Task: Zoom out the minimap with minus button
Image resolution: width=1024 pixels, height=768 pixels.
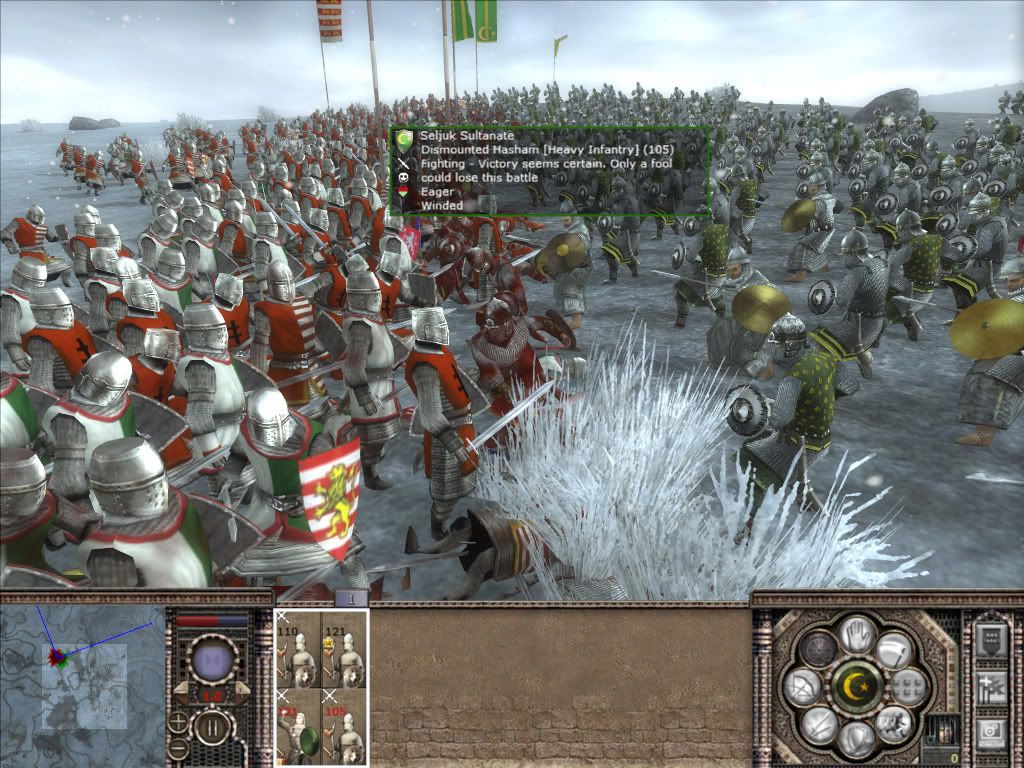Action: point(178,748)
